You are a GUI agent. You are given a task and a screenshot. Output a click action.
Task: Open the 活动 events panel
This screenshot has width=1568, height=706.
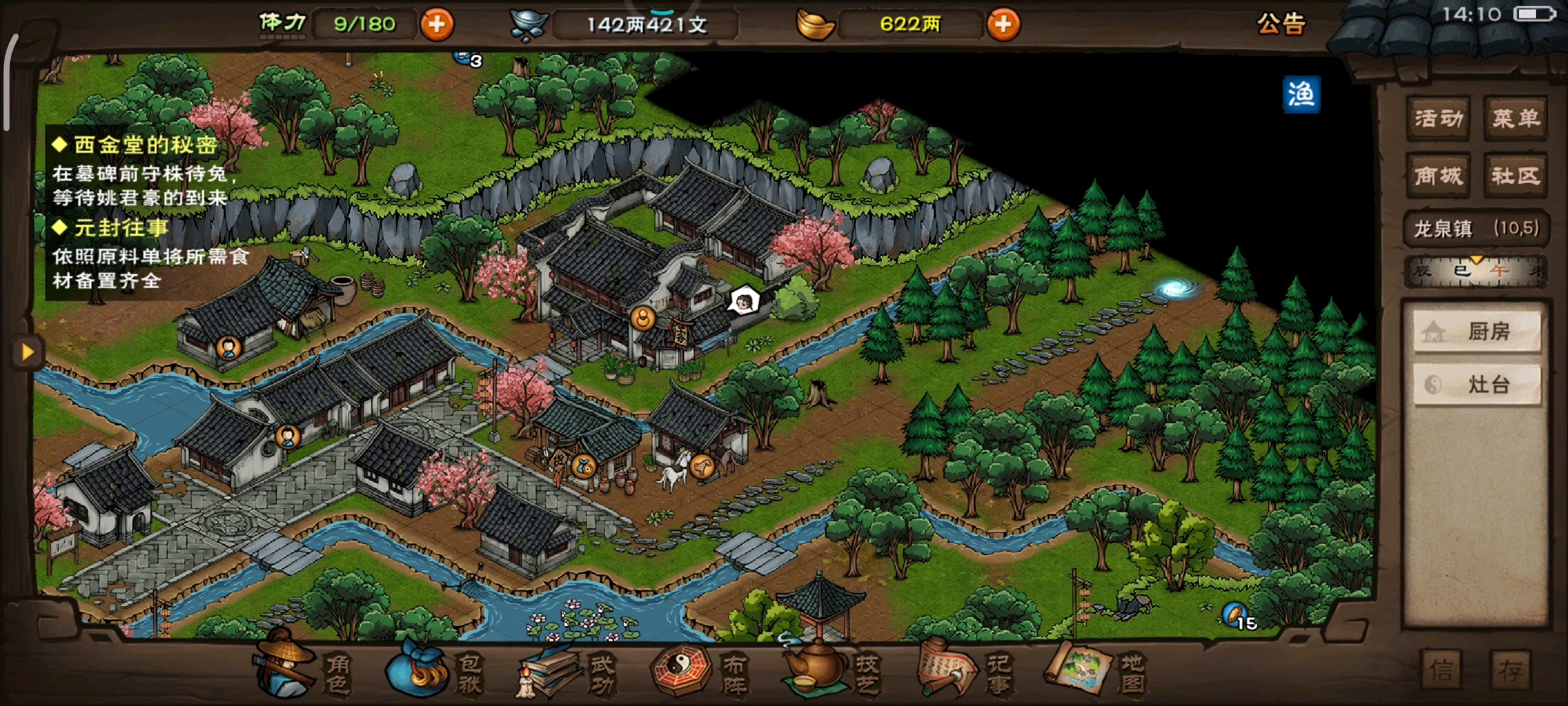pyautogui.click(x=1438, y=118)
